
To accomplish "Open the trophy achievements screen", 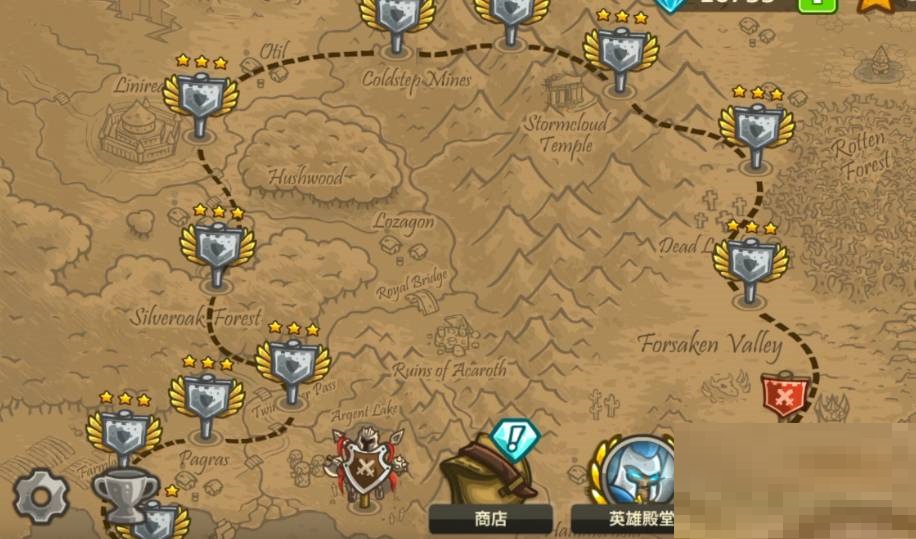I will point(125,491).
